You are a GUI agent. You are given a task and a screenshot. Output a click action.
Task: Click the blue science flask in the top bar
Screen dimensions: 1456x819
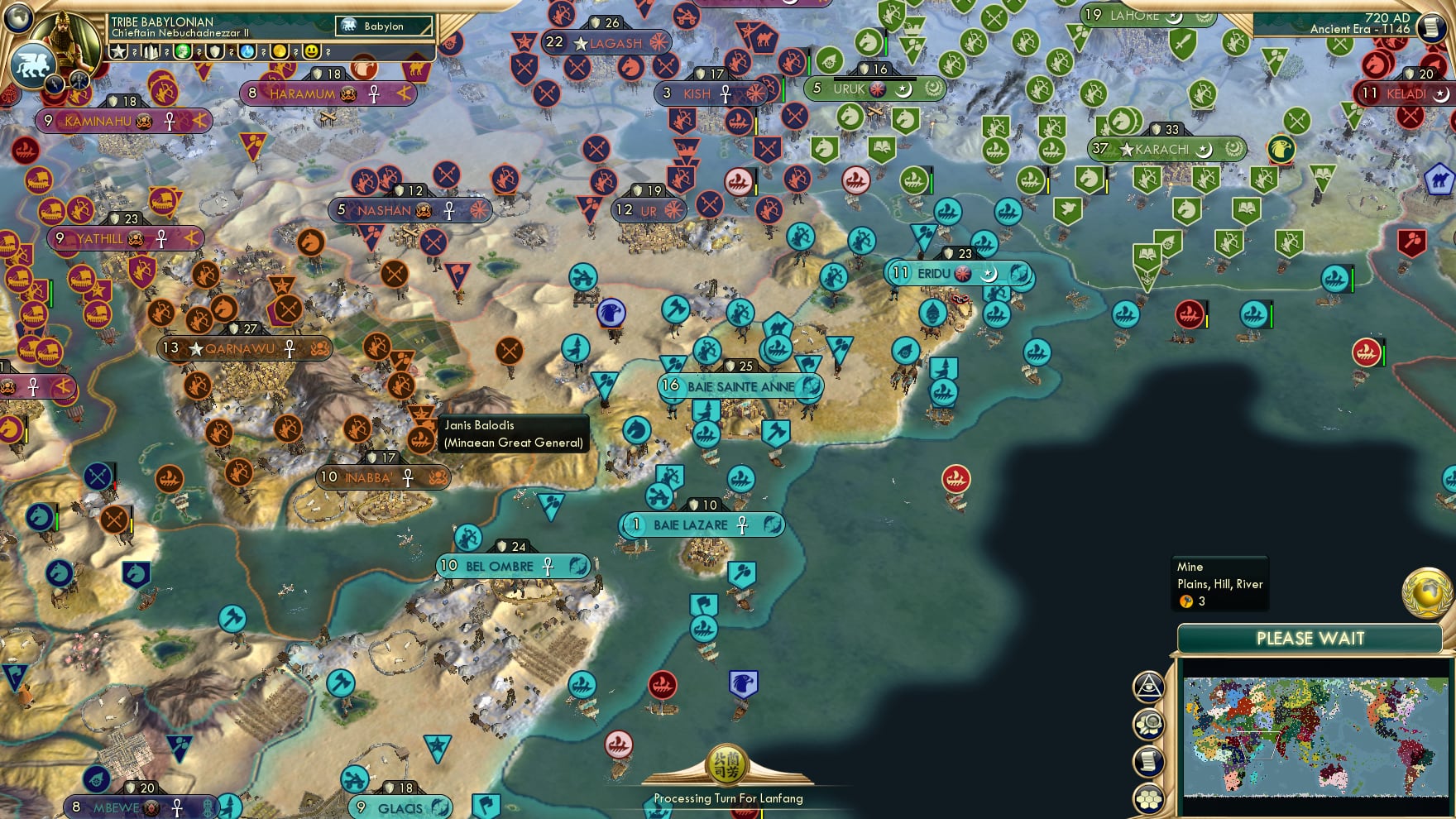248,52
